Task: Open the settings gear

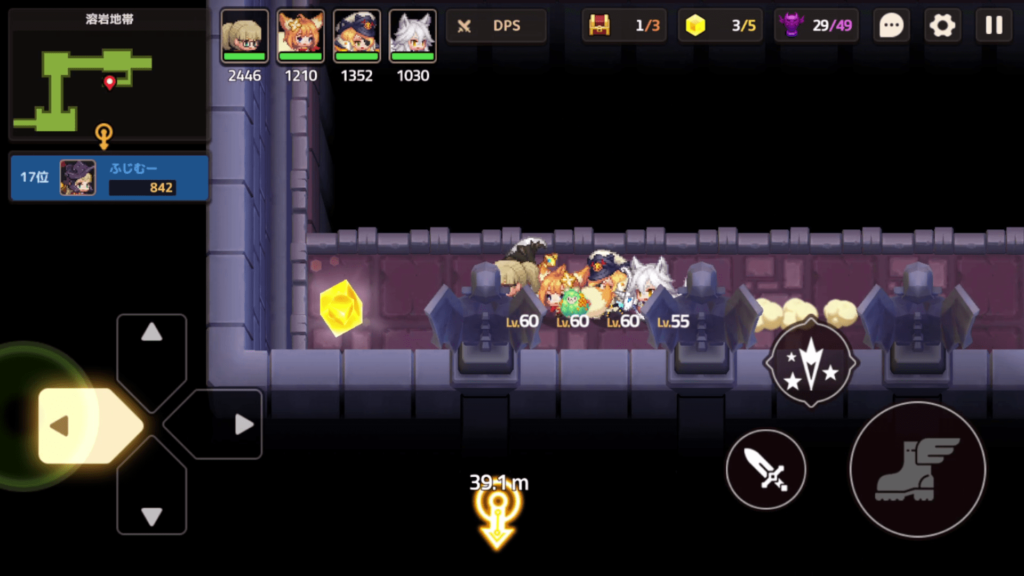Action: [x=942, y=26]
